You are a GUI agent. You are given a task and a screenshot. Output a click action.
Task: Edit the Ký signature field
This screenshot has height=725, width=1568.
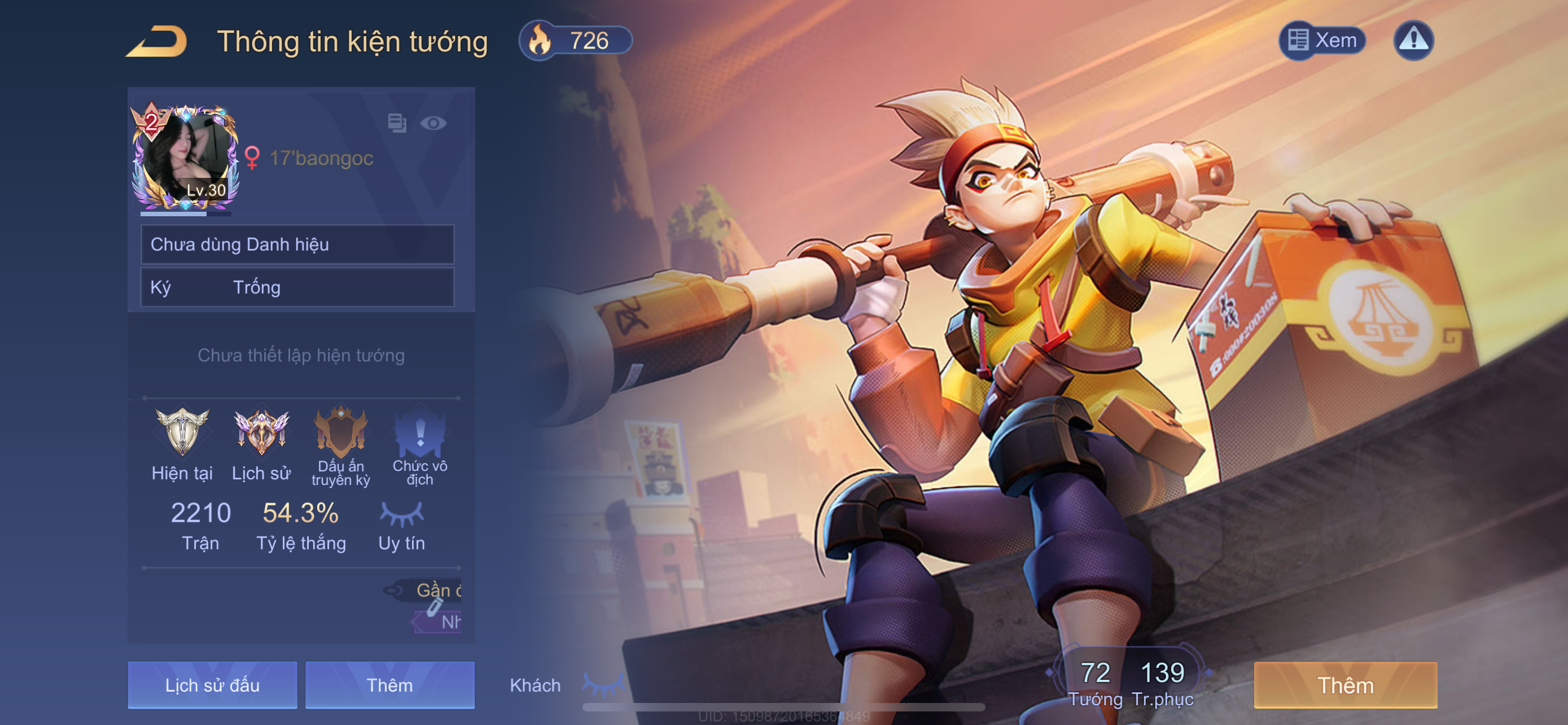click(x=297, y=287)
